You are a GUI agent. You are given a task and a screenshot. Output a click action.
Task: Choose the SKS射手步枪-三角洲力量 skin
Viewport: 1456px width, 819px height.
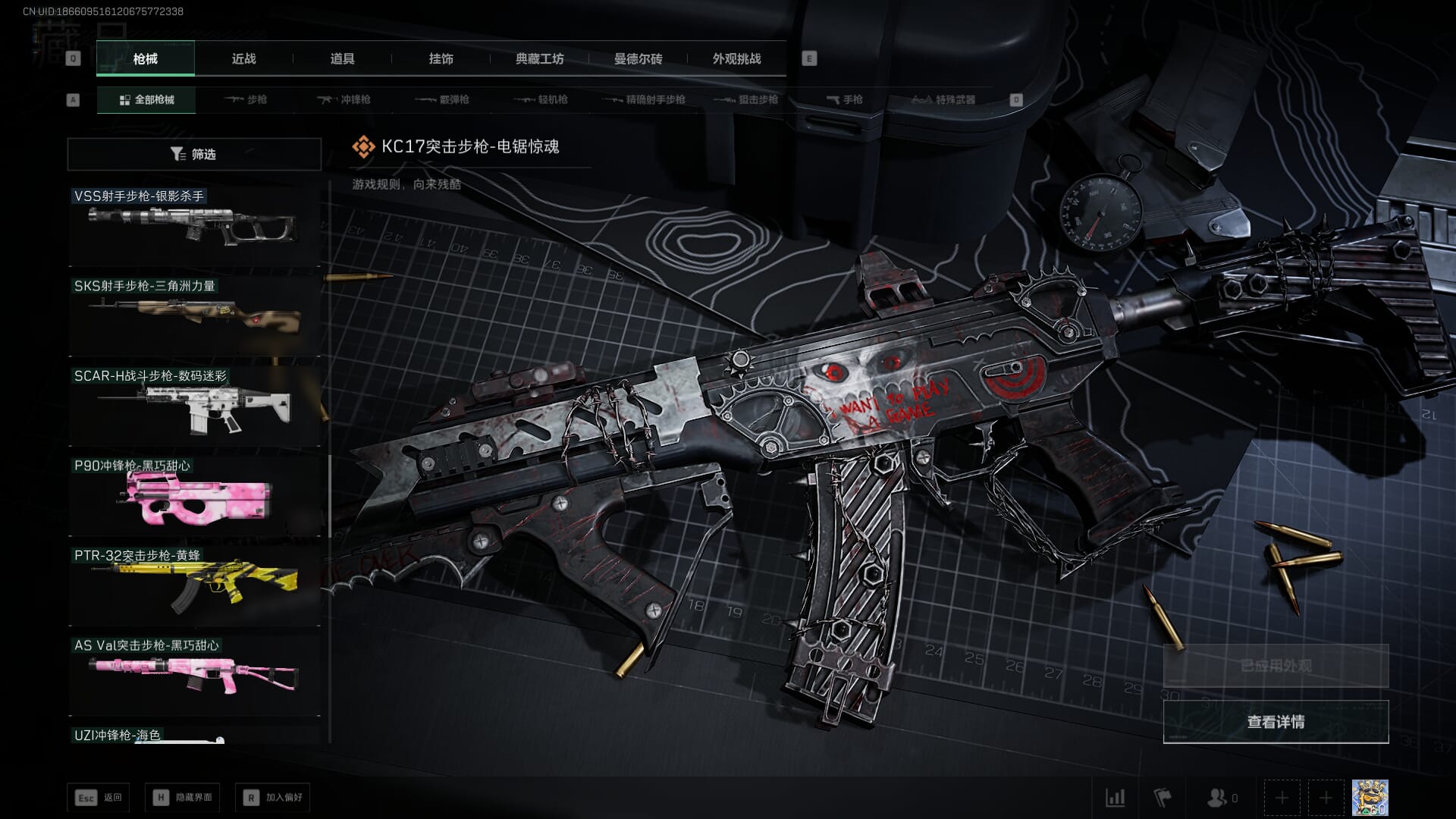coord(194,315)
